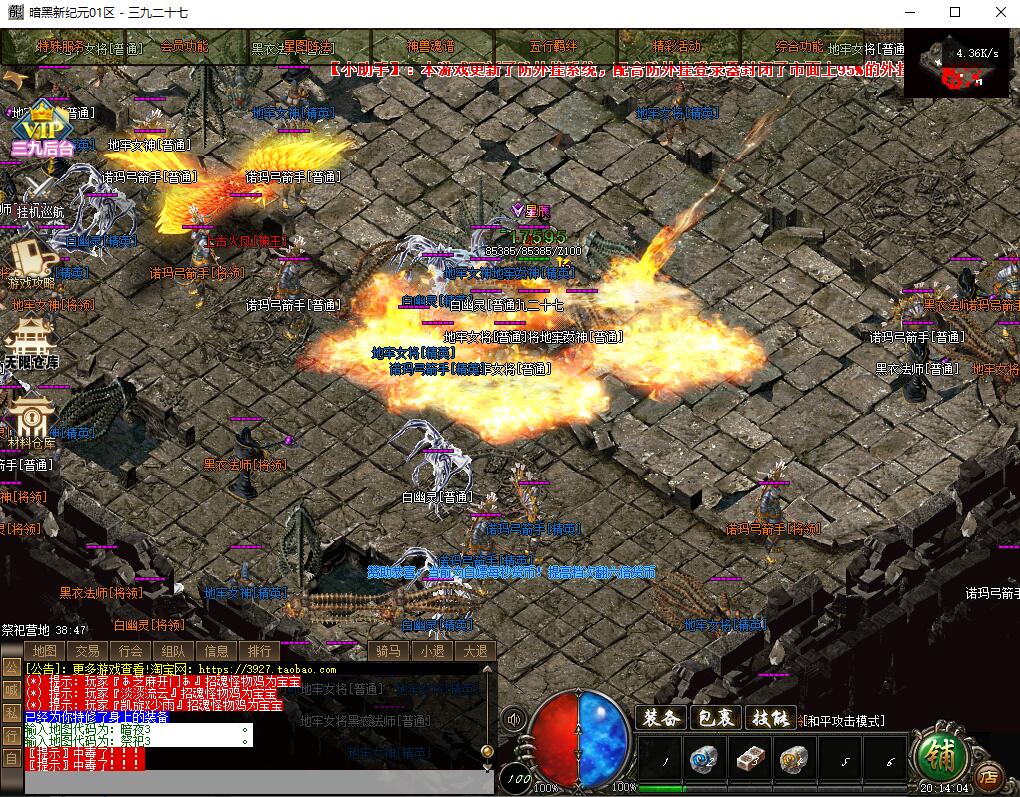Screen dimensions: 1020x797
Task: Click the 地图 map button
Action: [x=44, y=651]
